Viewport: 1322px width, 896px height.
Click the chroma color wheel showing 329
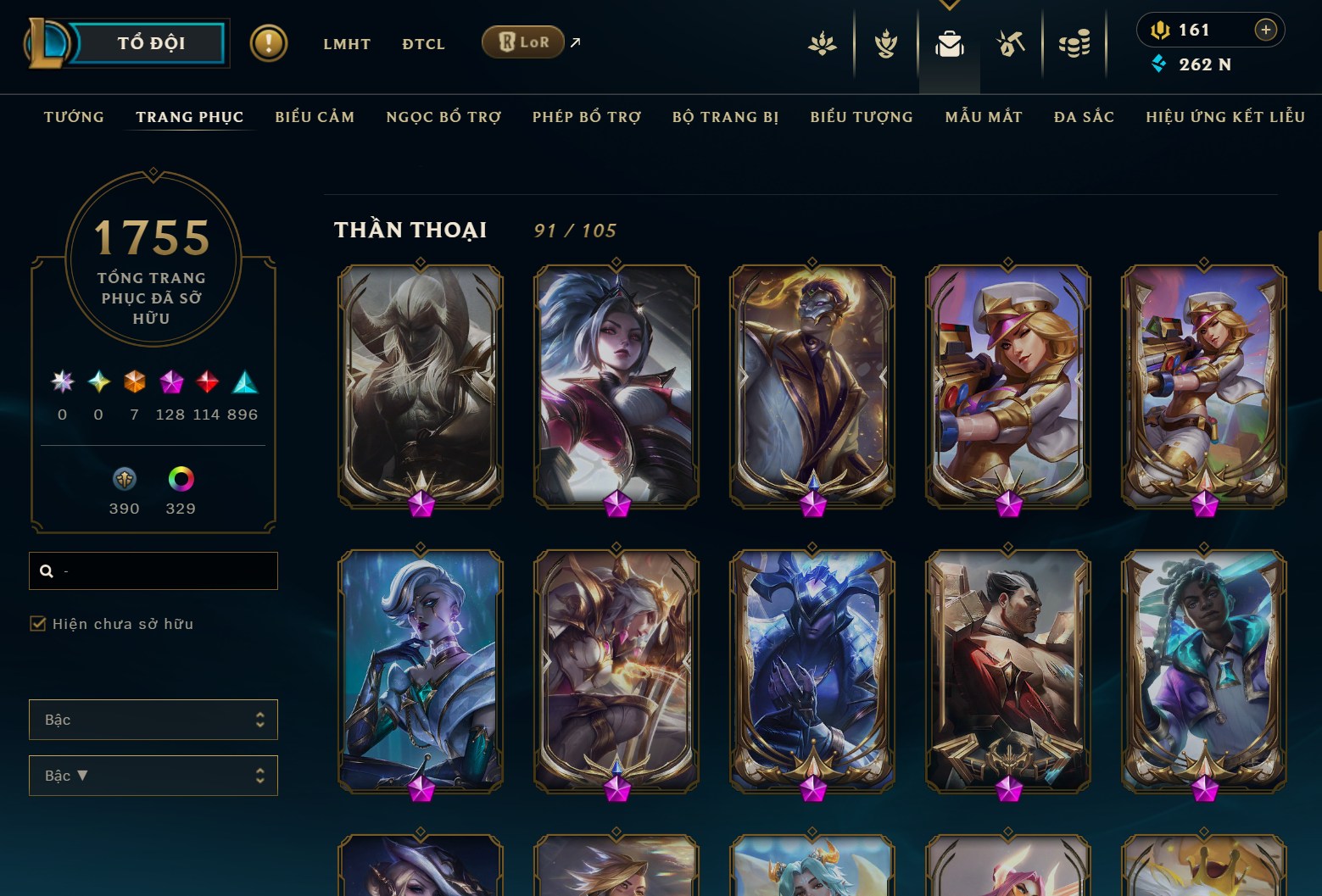(x=179, y=479)
